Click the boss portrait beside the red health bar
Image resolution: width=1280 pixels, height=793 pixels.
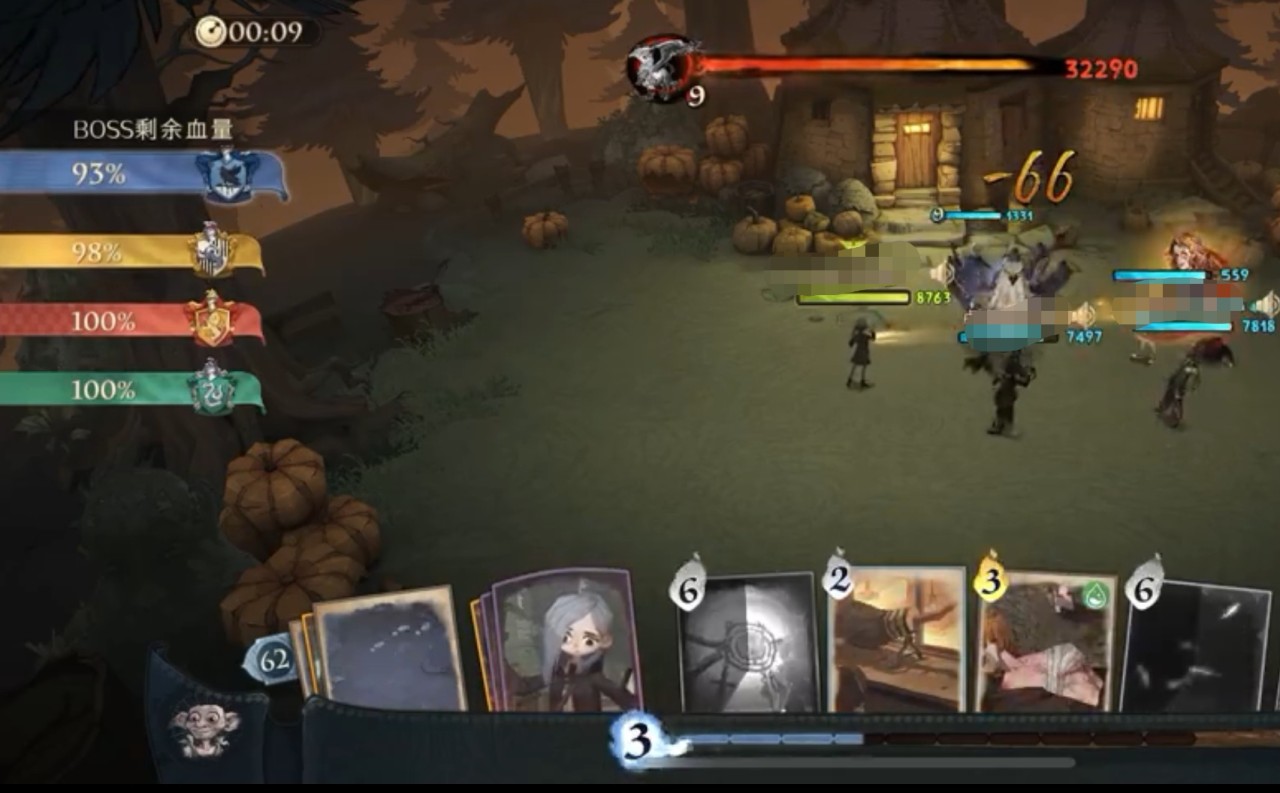(x=662, y=67)
